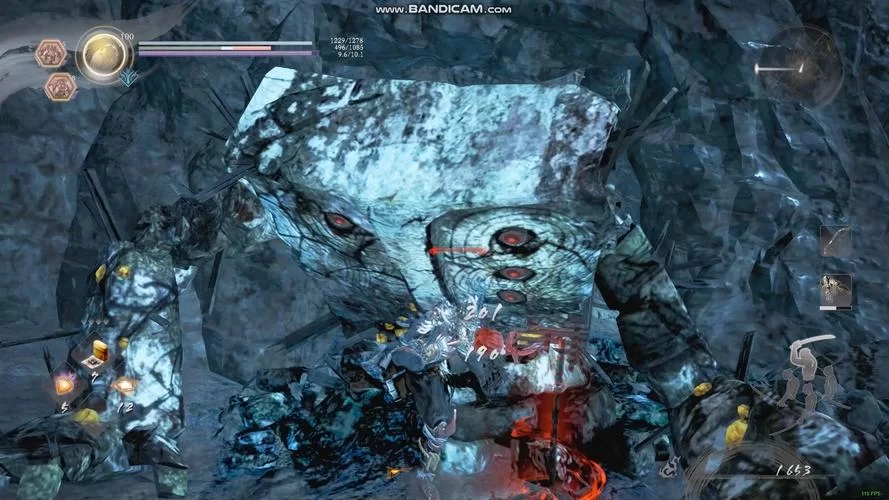Click the blue spirit emblem beside the orb
The image size is (889, 500).
tap(127, 76)
